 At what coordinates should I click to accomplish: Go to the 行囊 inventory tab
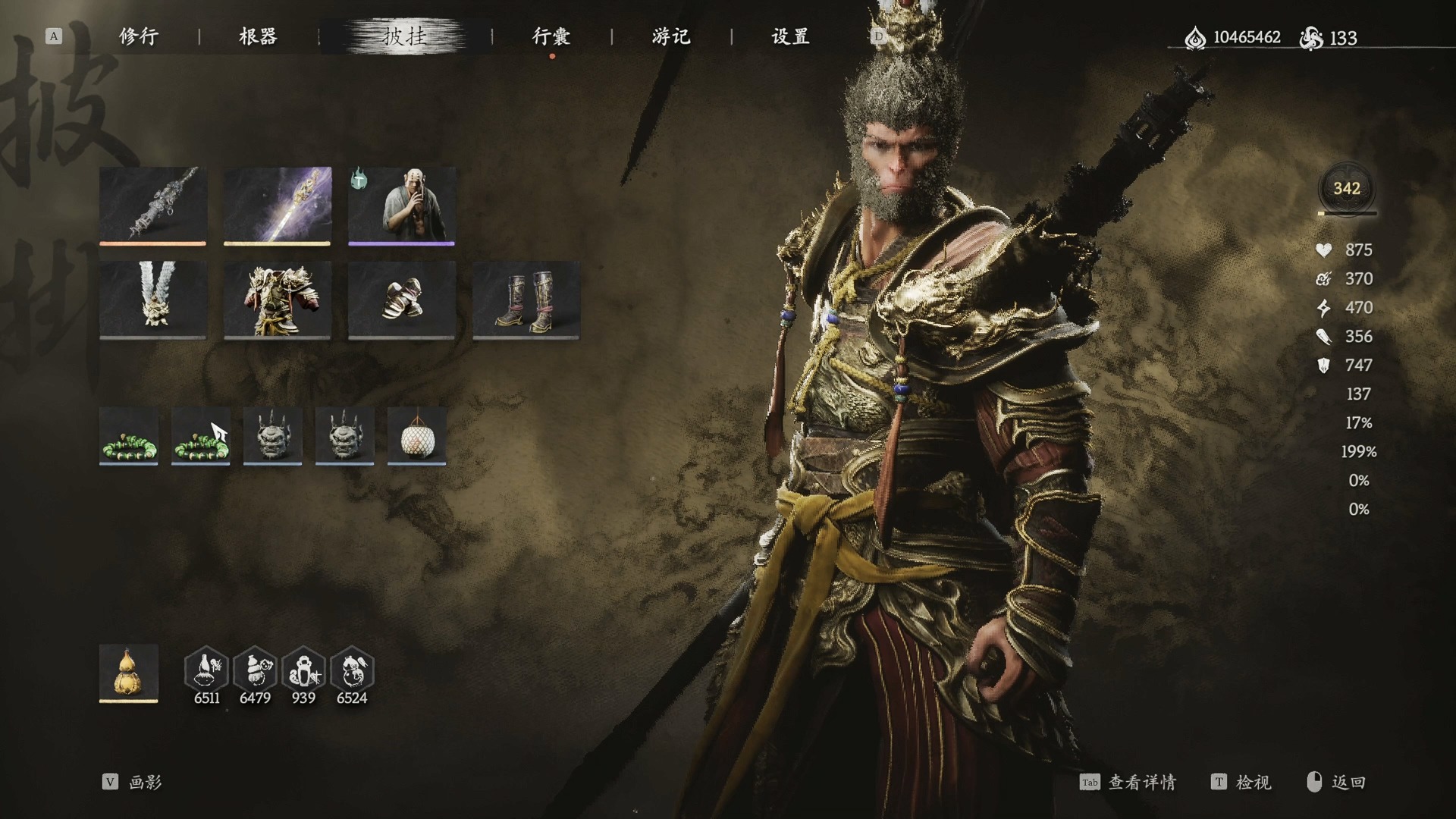551,36
